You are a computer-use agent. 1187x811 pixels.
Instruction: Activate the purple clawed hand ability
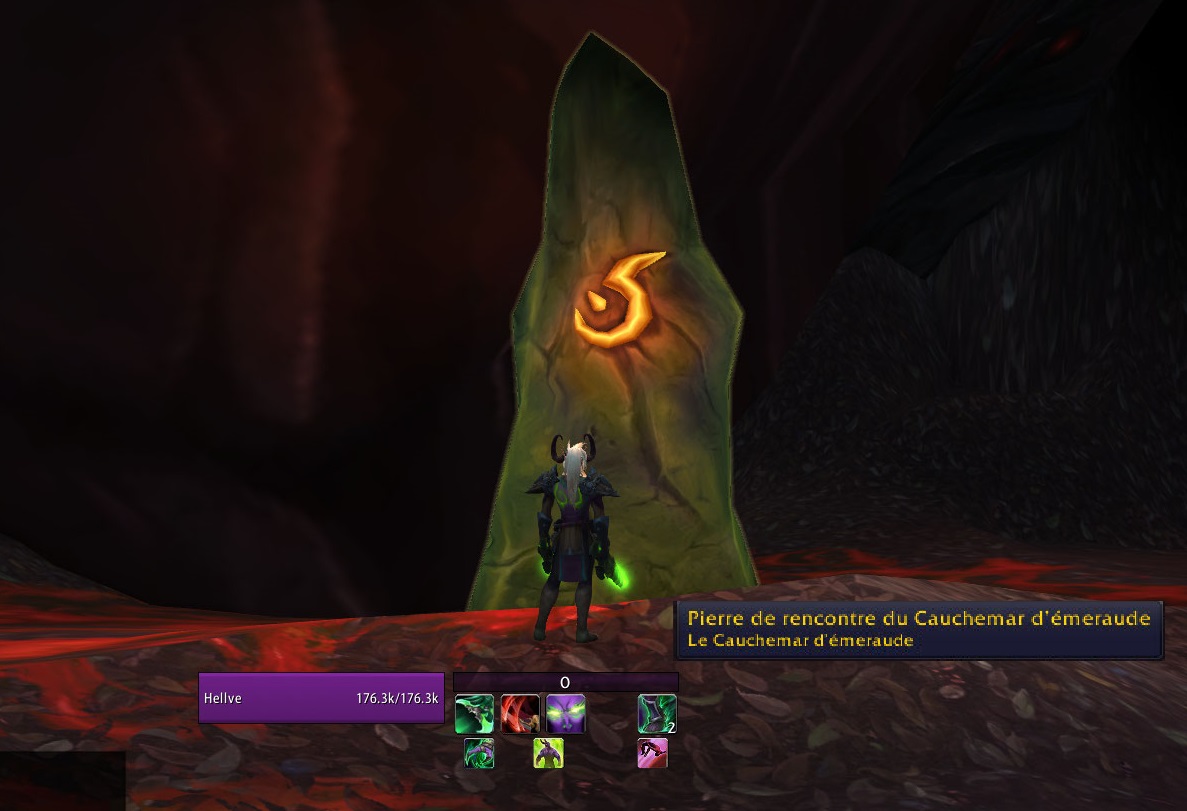click(478, 753)
